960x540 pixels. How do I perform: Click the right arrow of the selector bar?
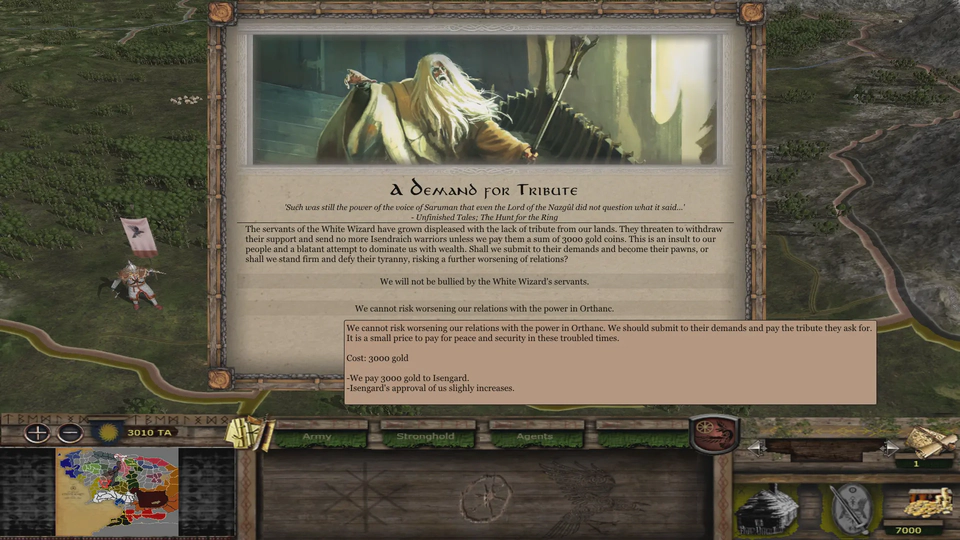click(x=889, y=446)
